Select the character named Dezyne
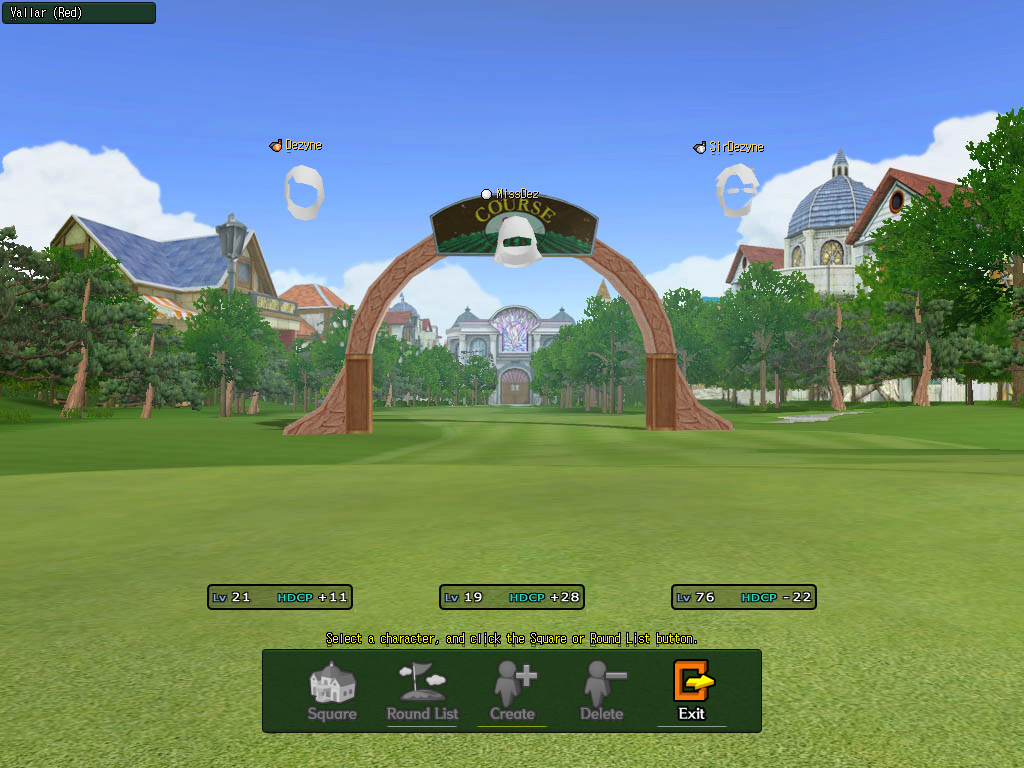The width and height of the screenshot is (1024, 768). (304, 191)
